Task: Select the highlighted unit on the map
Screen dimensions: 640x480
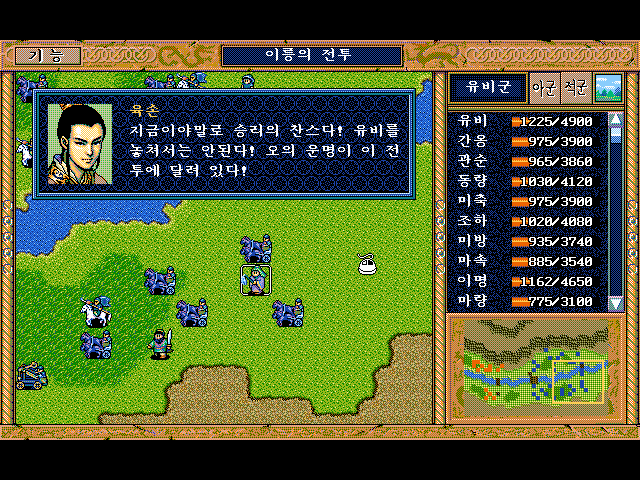Action: tap(256, 280)
